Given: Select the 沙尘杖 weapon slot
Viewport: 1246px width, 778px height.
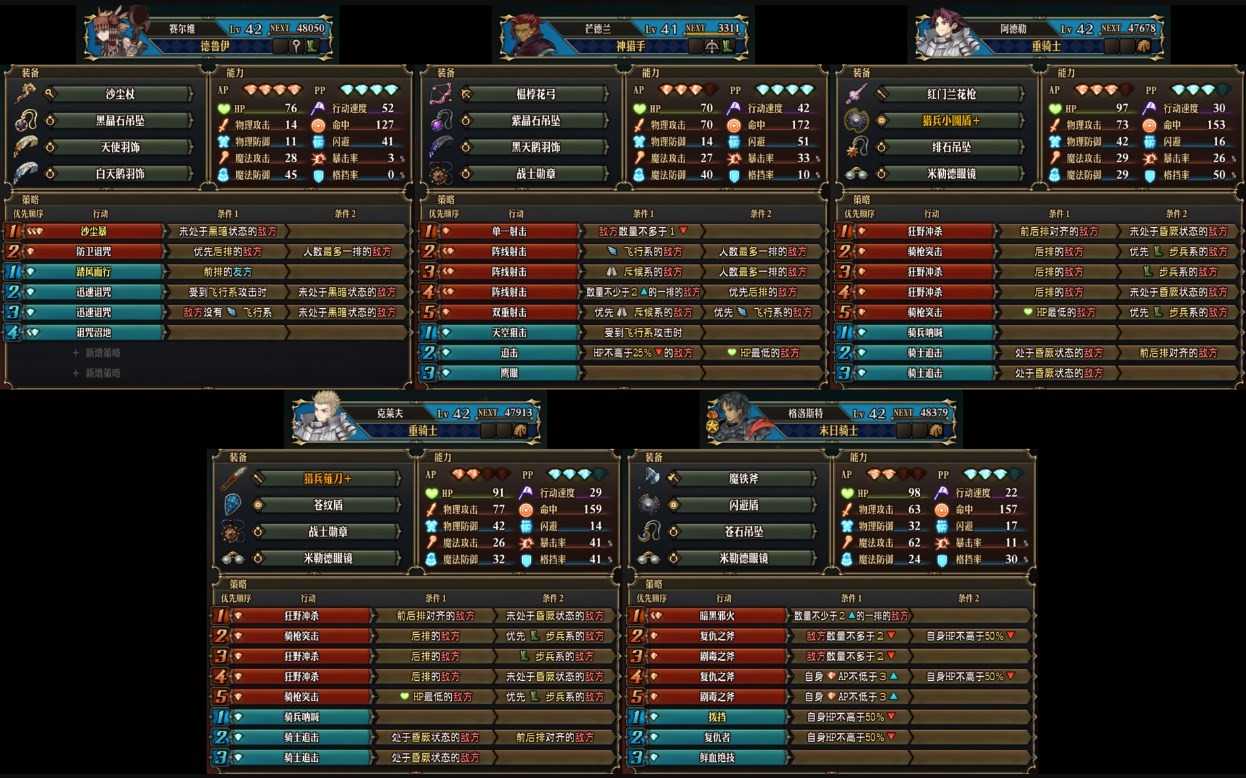Looking at the screenshot, I should tap(118, 95).
